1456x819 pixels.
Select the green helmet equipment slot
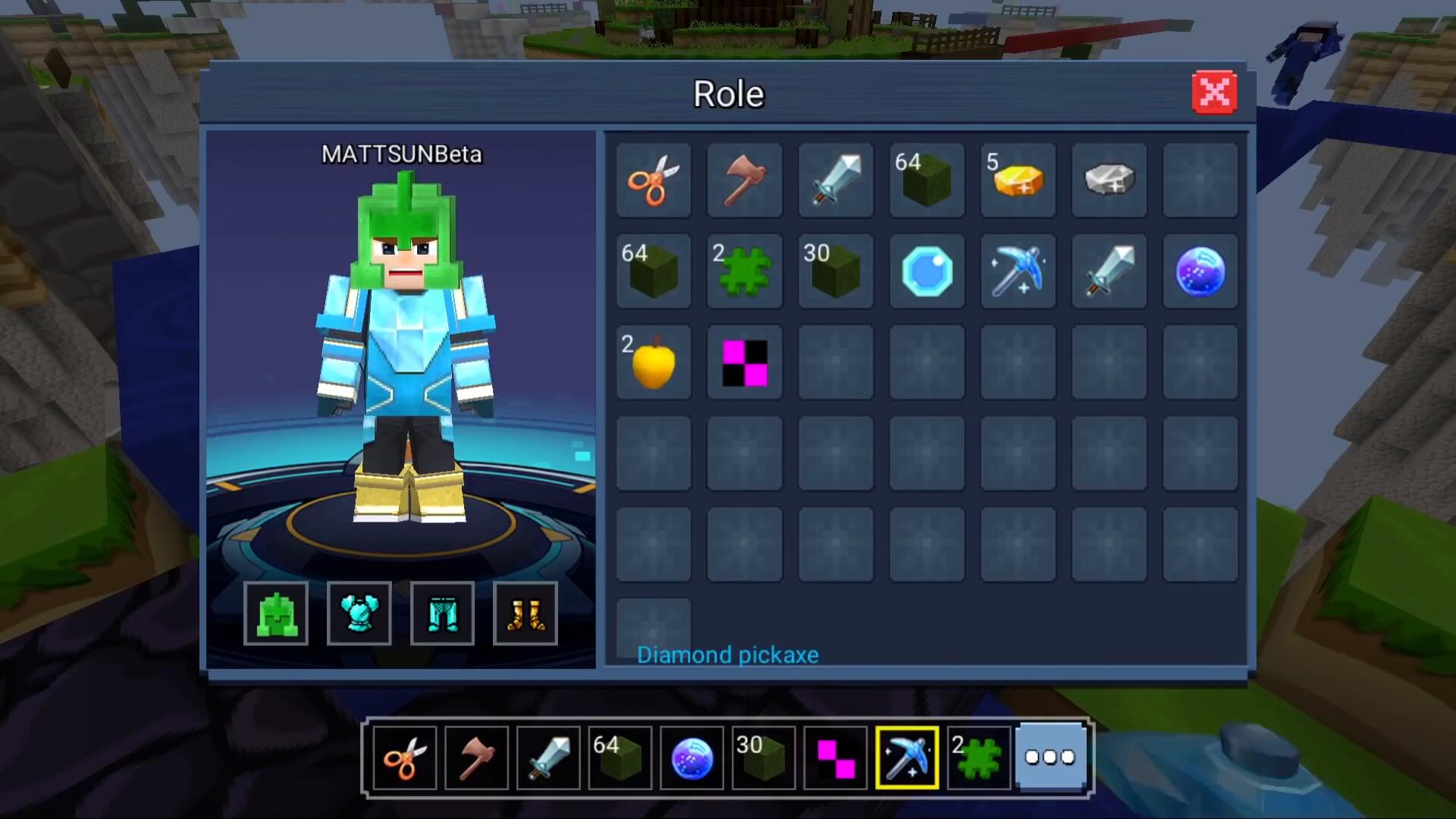coord(276,613)
